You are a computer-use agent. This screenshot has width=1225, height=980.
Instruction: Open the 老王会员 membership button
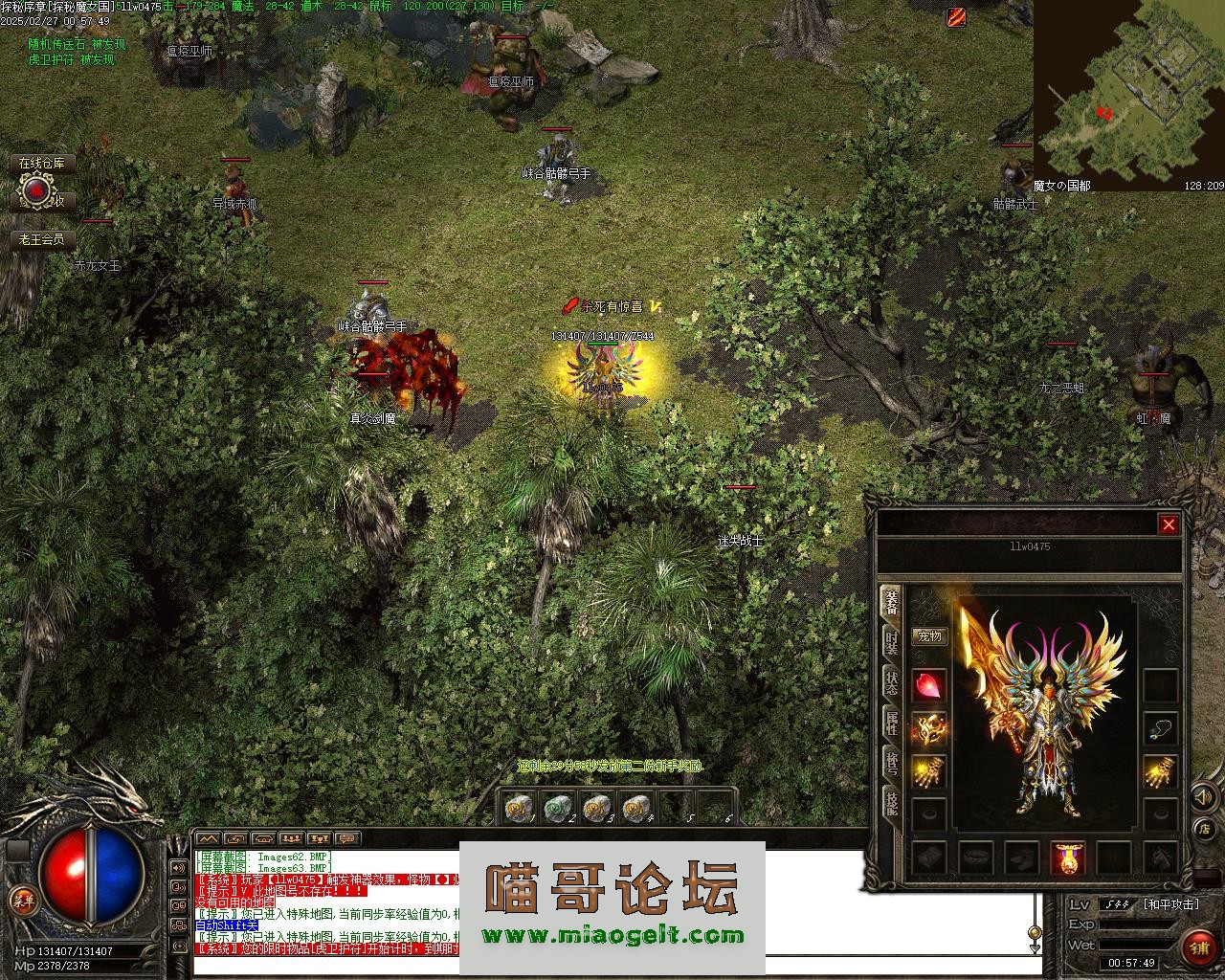click(x=42, y=239)
